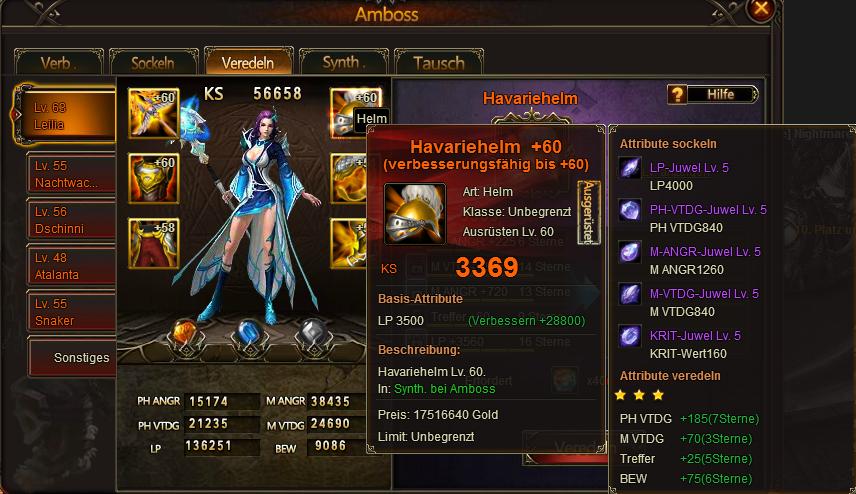Screen dimensions: 856x494
Task: Open the Tausch tab
Action: (x=438, y=63)
